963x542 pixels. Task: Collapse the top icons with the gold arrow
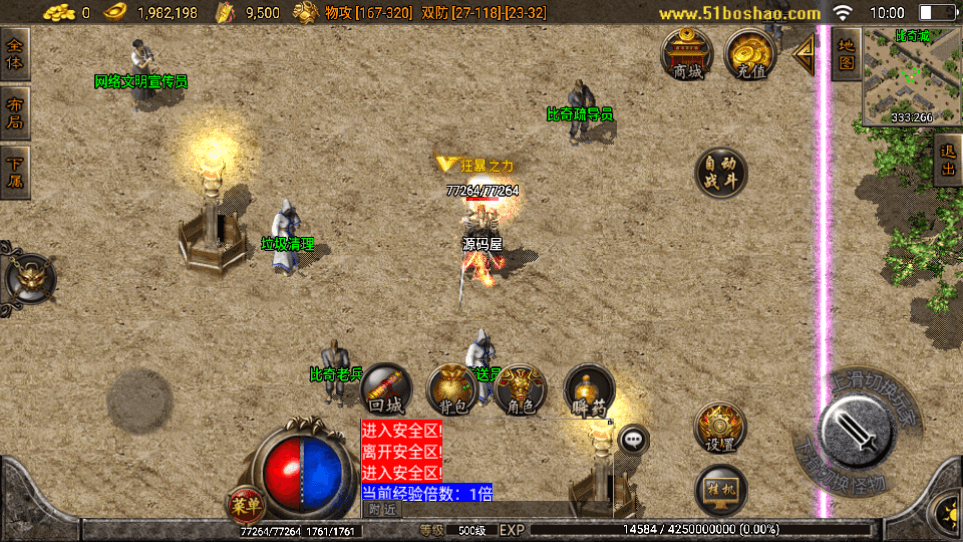(x=804, y=54)
